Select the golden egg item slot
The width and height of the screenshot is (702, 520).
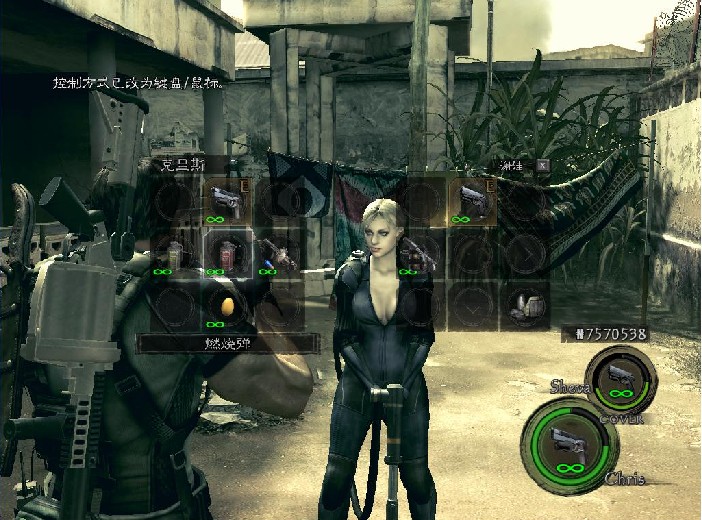click(x=226, y=307)
